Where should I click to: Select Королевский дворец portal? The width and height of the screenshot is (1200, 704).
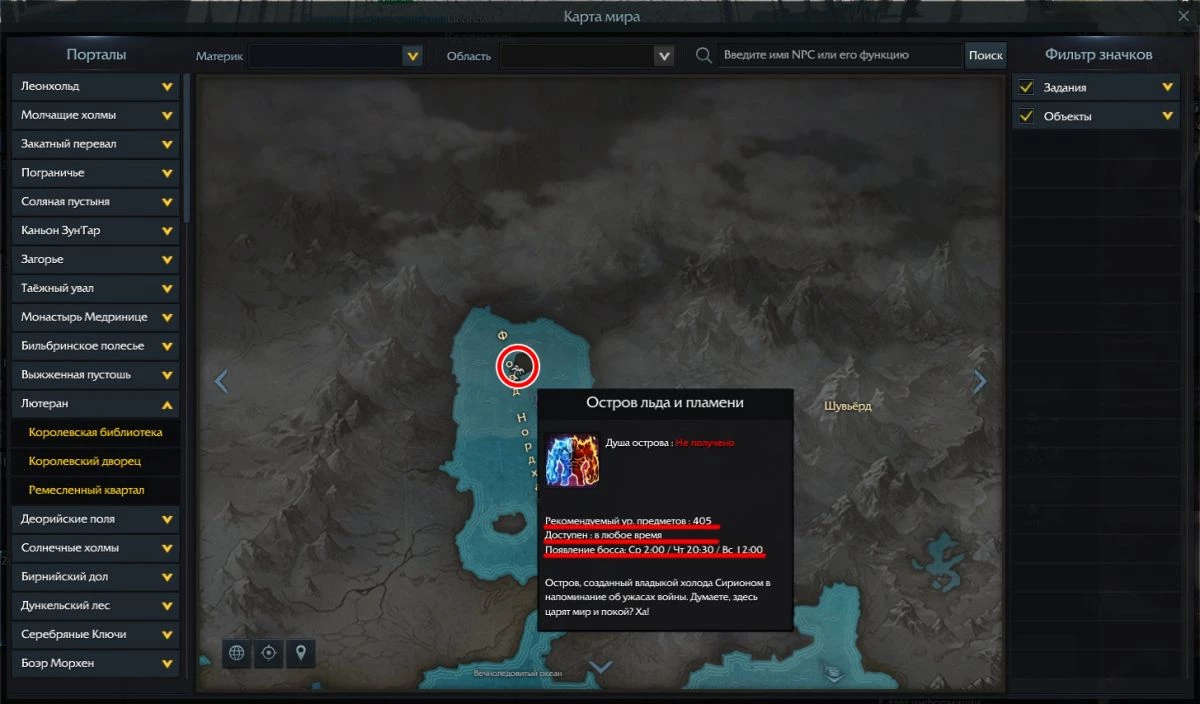tap(85, 462)
